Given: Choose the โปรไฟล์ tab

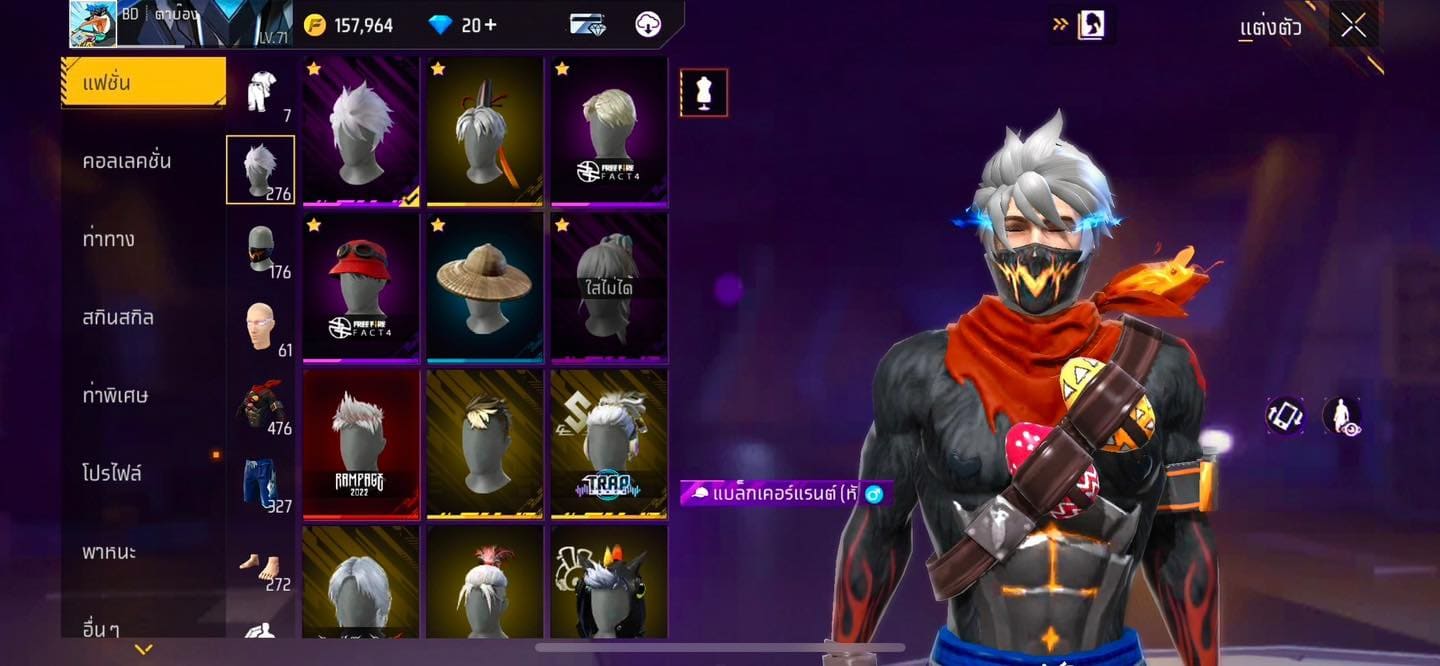Looking at the screenshot, I should 112,473.
